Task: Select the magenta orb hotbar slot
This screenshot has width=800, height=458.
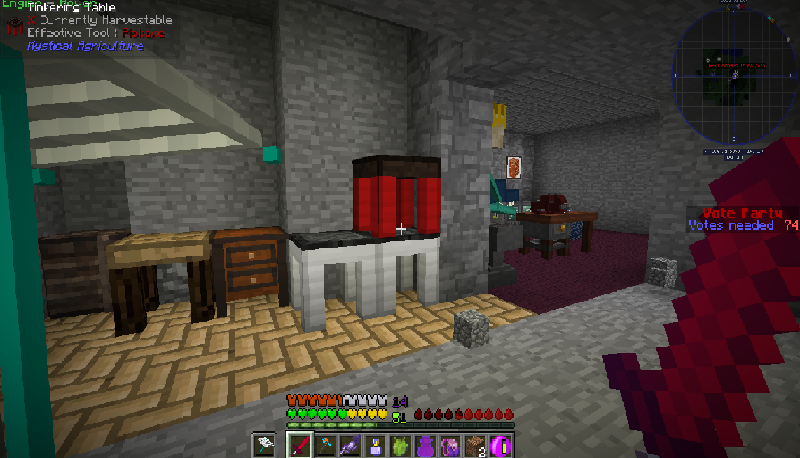Action: coord(499,444)
